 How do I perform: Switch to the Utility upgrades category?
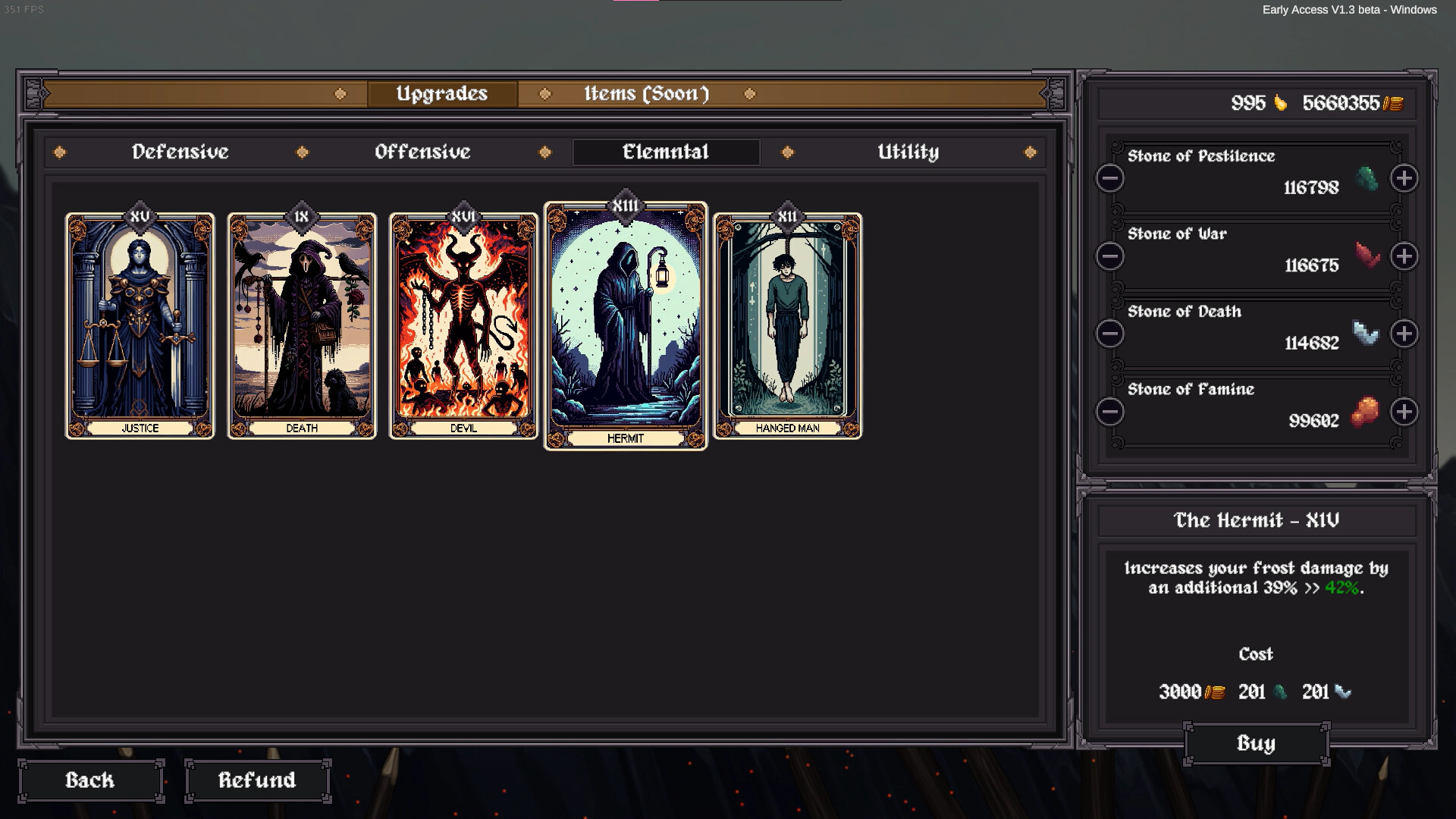coord(908,152)
